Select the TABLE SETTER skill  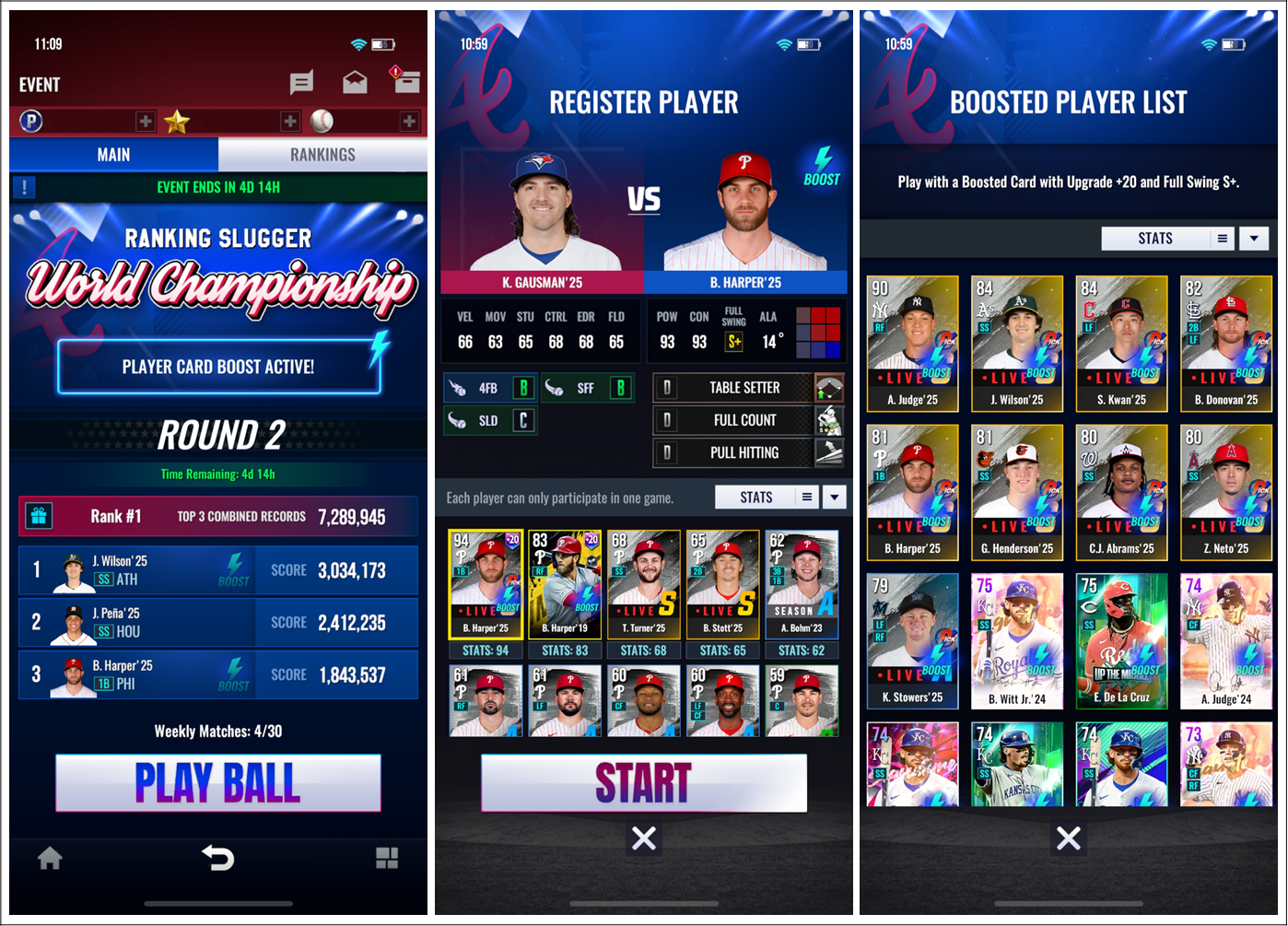coord(744,388)
